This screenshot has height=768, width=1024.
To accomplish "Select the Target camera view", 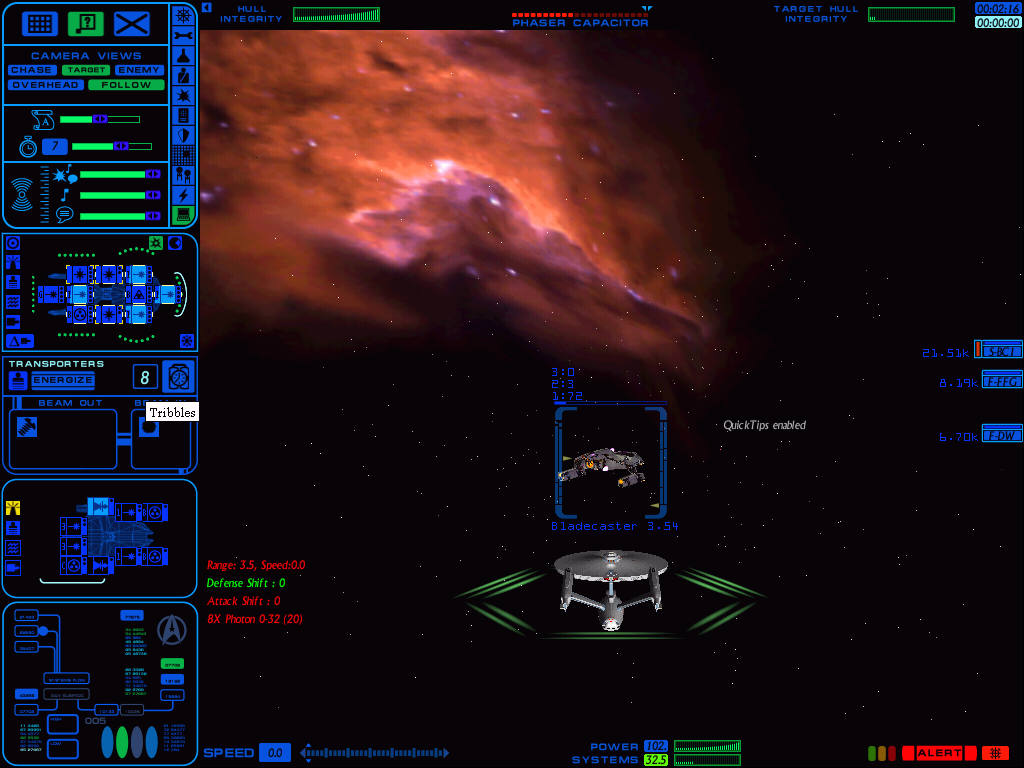I will [x=86, y=71].
